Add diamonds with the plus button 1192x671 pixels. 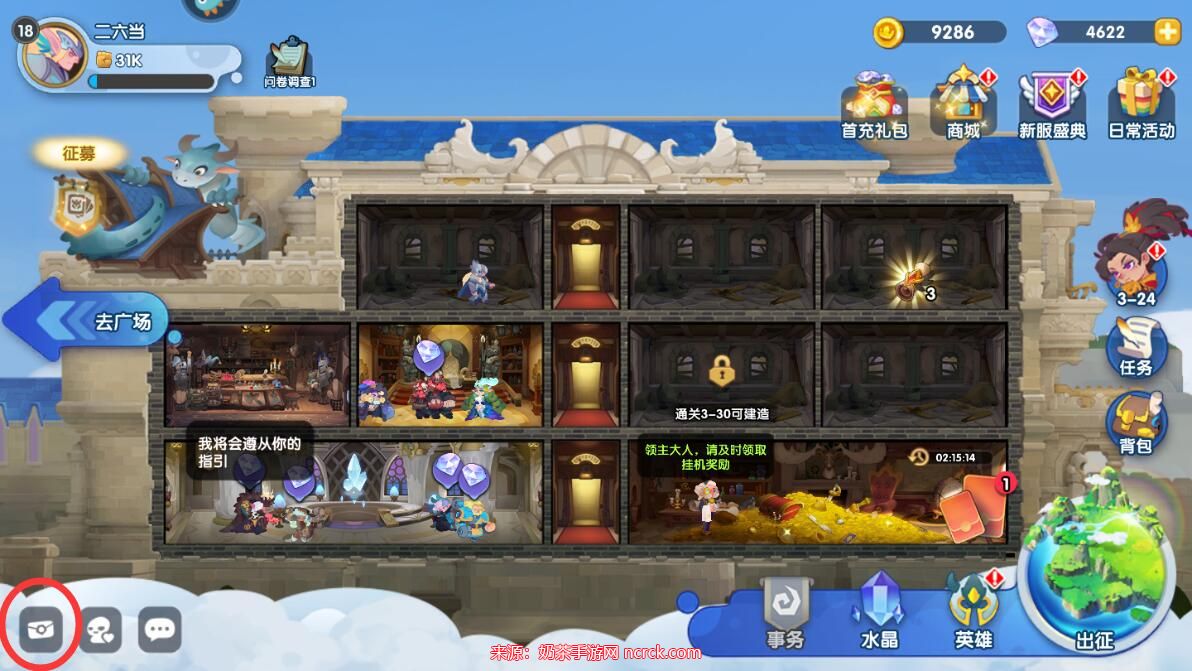pos(1167,32)
